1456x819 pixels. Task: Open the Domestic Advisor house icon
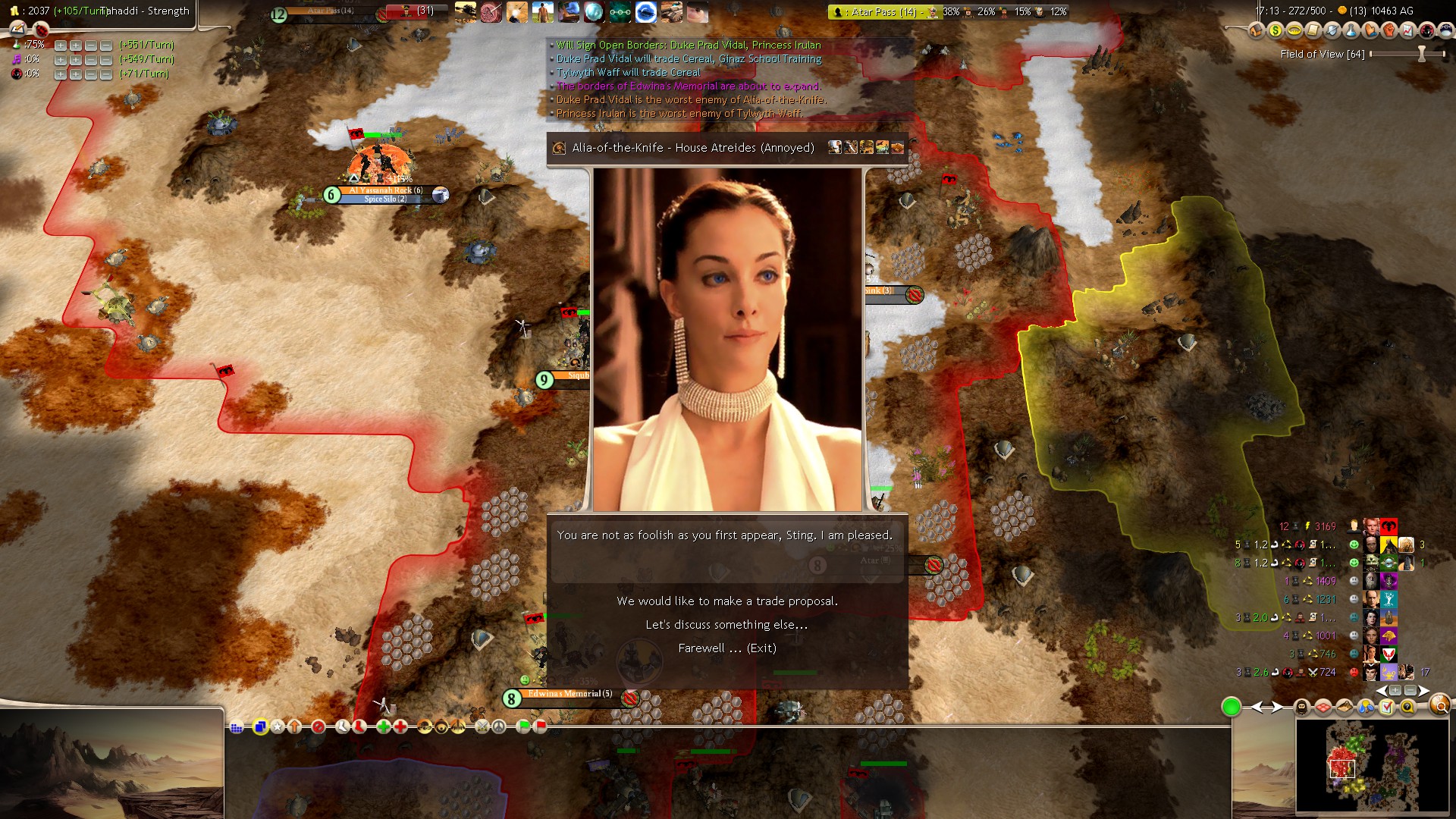(x=1256, y=31)
